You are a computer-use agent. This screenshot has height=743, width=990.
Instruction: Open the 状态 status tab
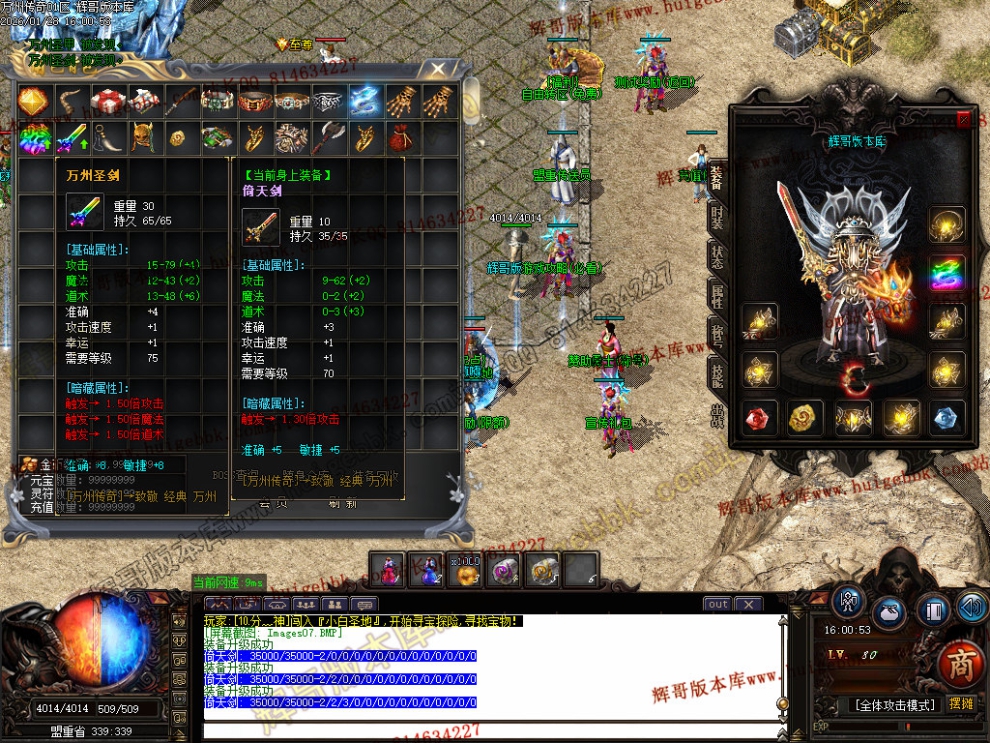(x=717, y=258)
